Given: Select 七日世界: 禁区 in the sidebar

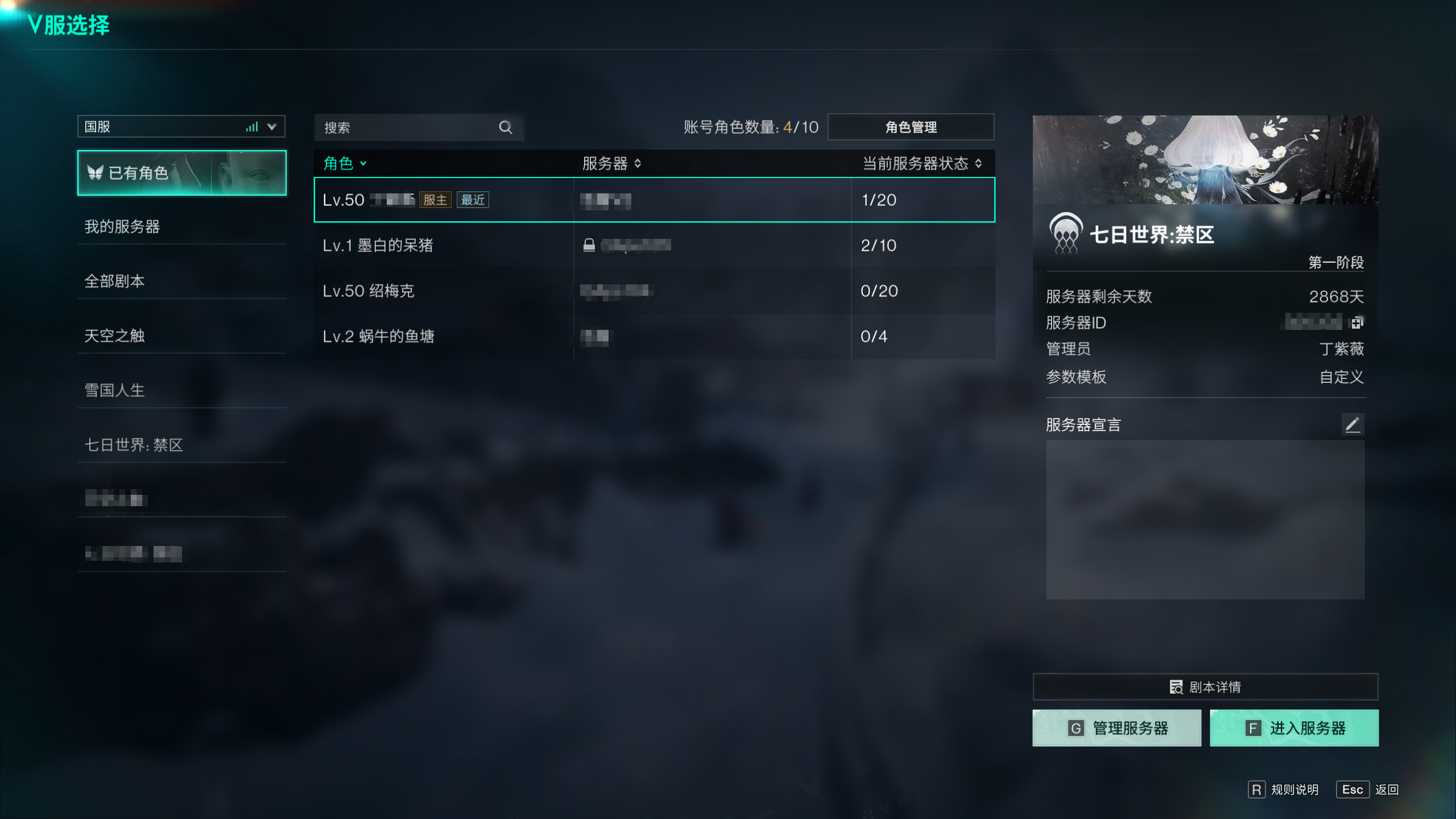Looking at the screenshot, I should click(x=134, y=445).
